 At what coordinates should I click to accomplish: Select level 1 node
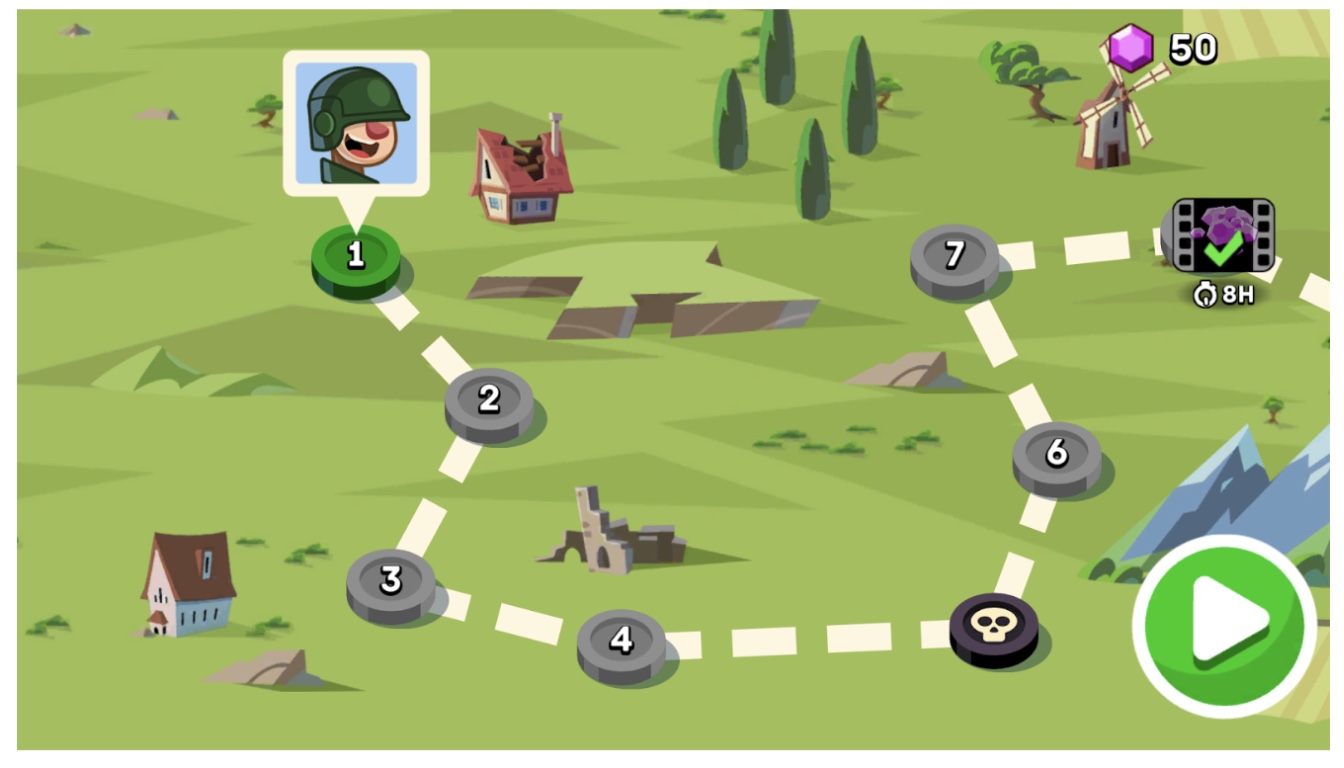(356, 257)
